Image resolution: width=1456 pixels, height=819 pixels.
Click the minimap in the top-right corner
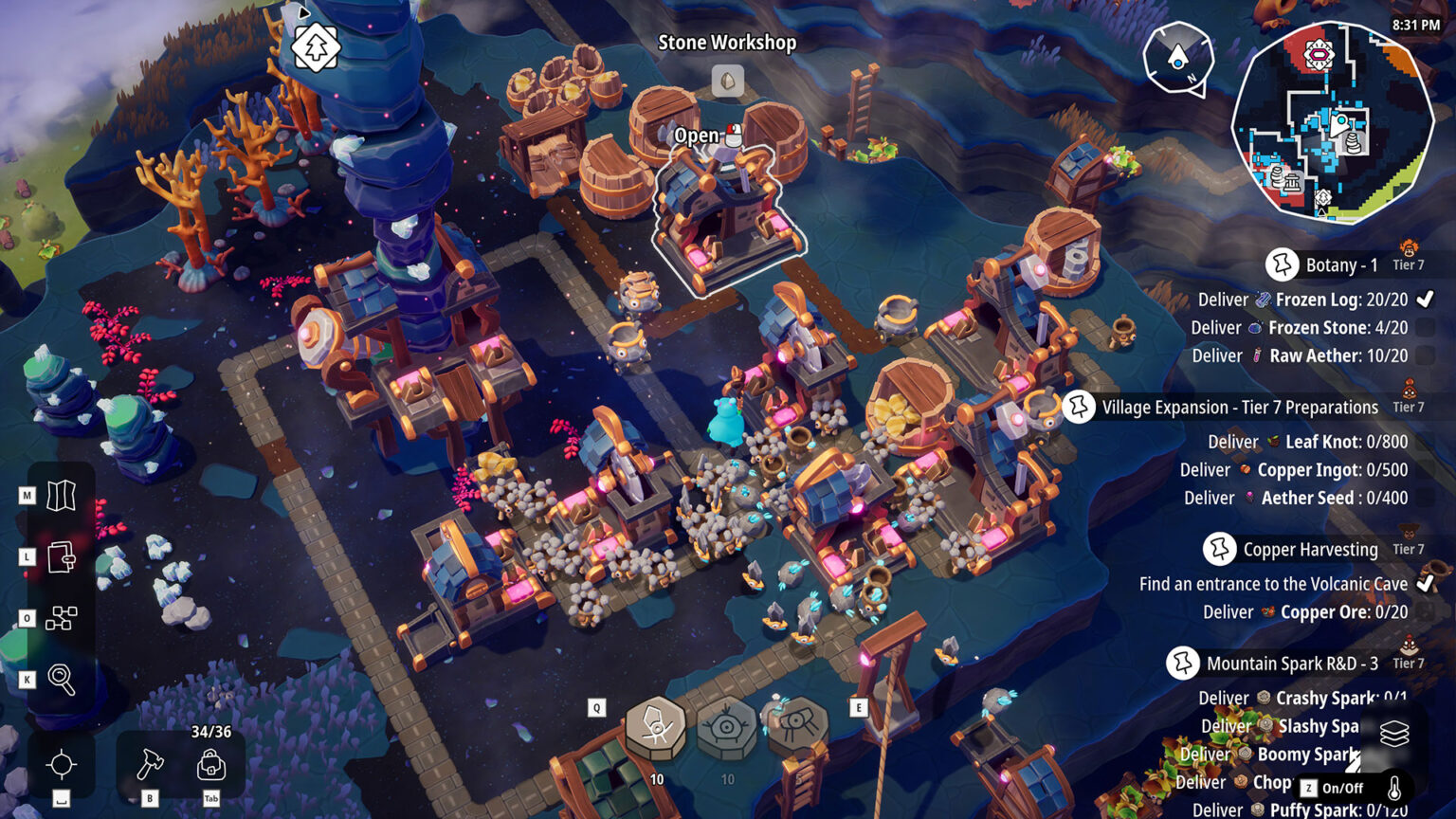pos(1338,114)
